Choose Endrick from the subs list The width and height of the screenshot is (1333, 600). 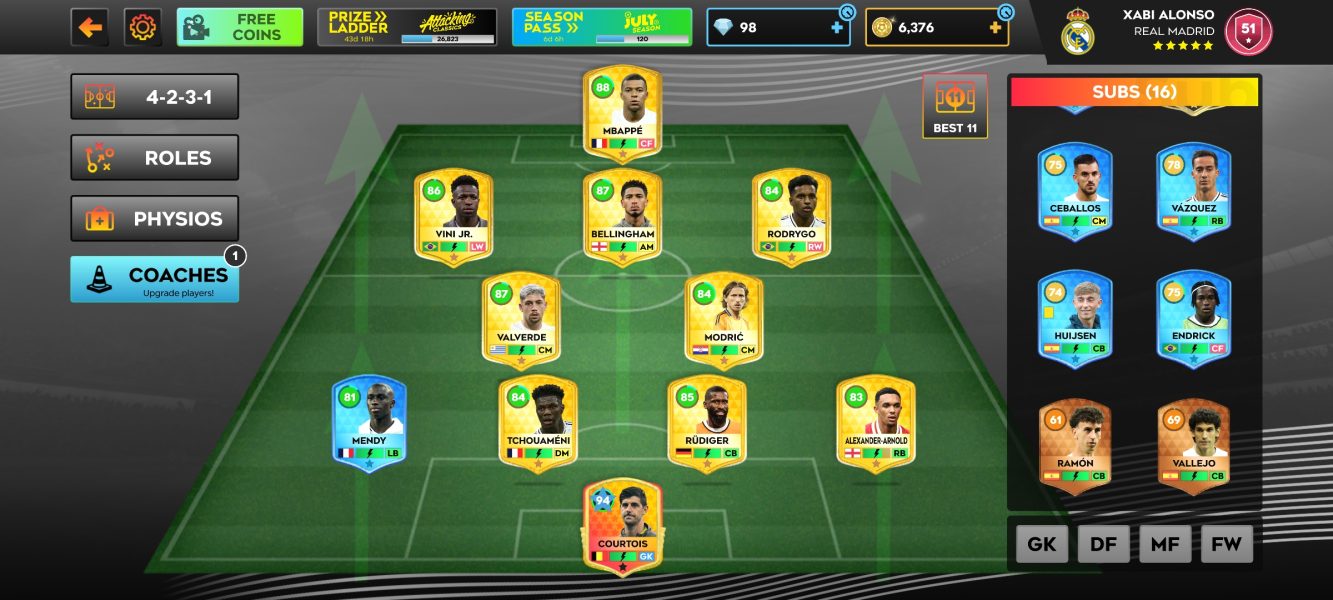click(x=1194, y=315)
